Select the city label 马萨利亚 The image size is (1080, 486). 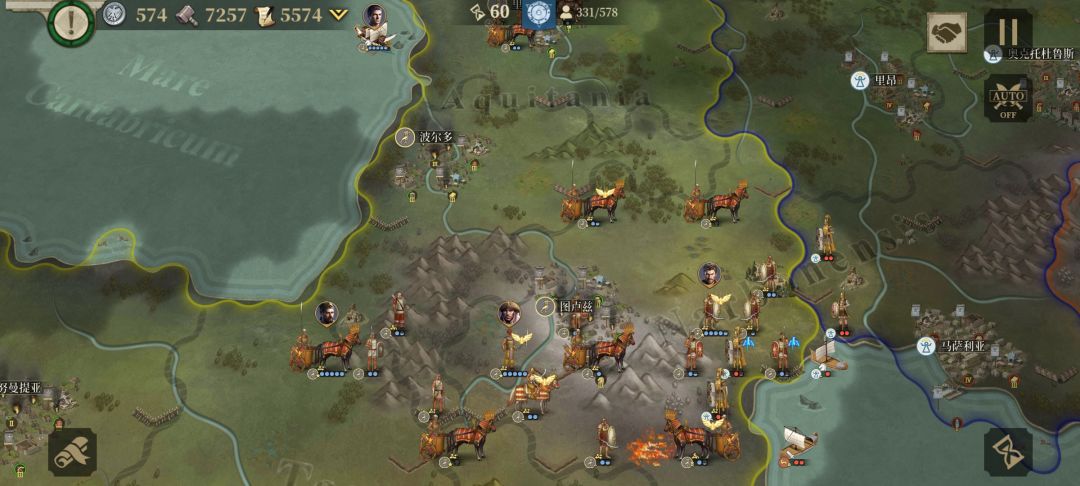[965, 346]
